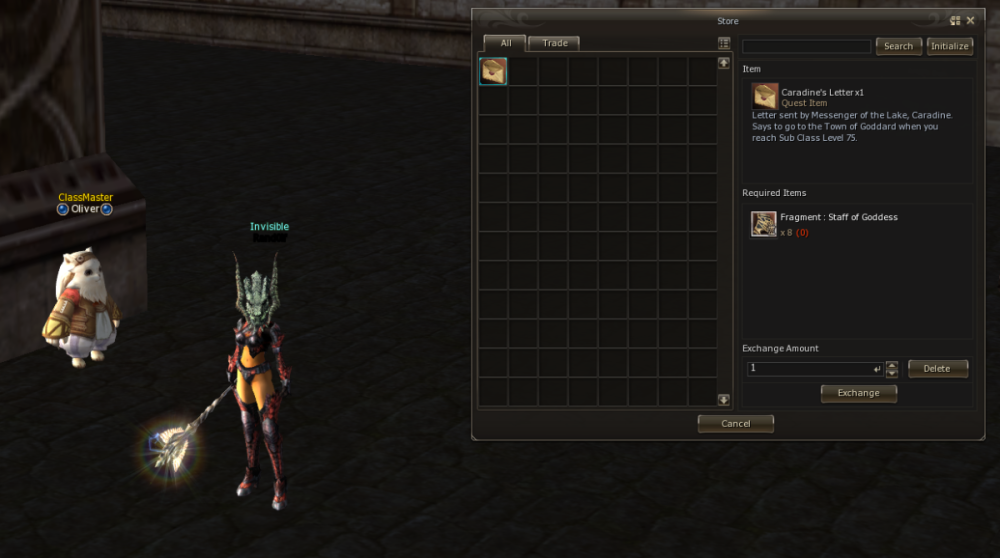The image size is (1000, 558).
Task: Select the Caradine's Letter slot in the grid
Action: pos(493,71)
